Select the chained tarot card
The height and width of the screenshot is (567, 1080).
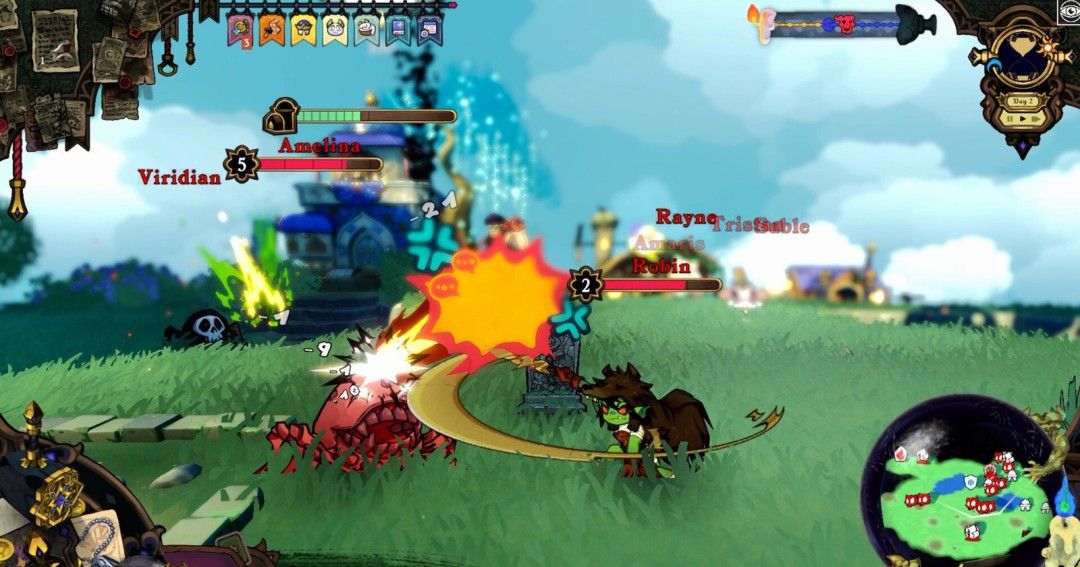coord(98,537)
